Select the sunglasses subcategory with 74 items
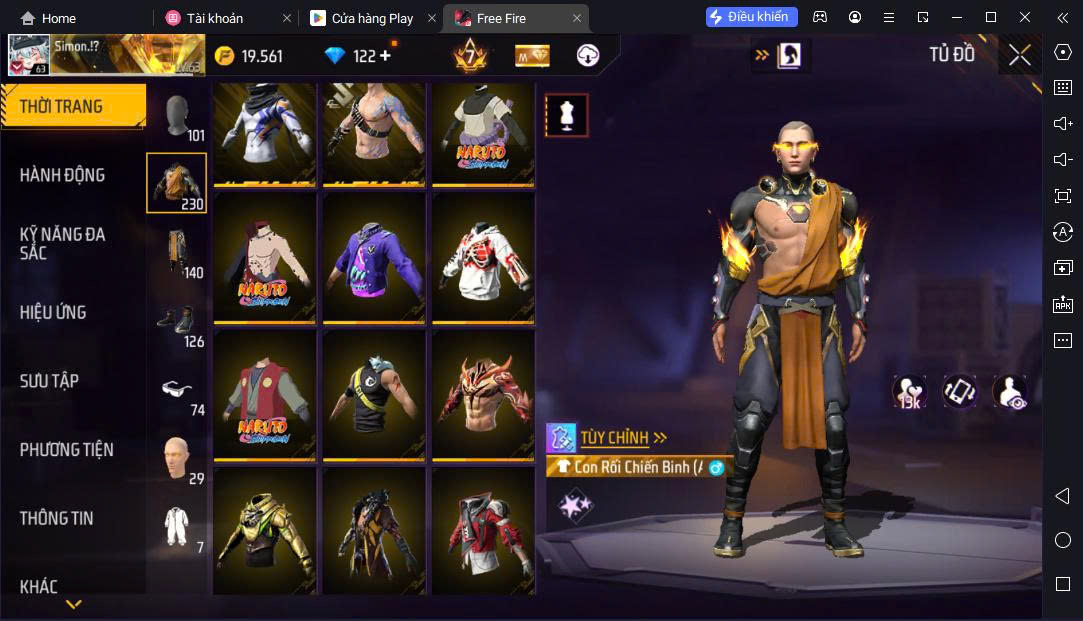 177,391
